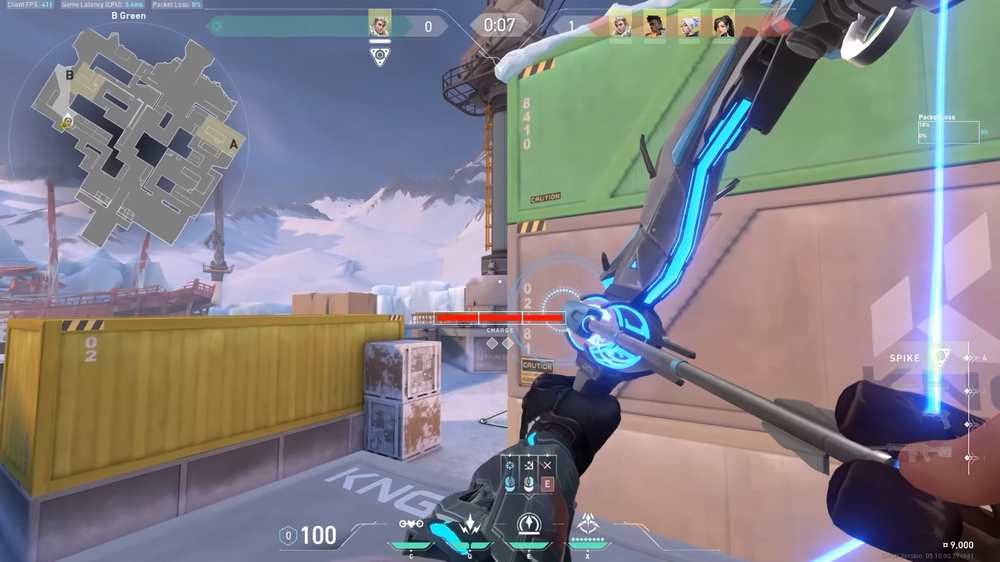
Task: Select the Phoenix portrait on the right team
Action: coord(654,24)
